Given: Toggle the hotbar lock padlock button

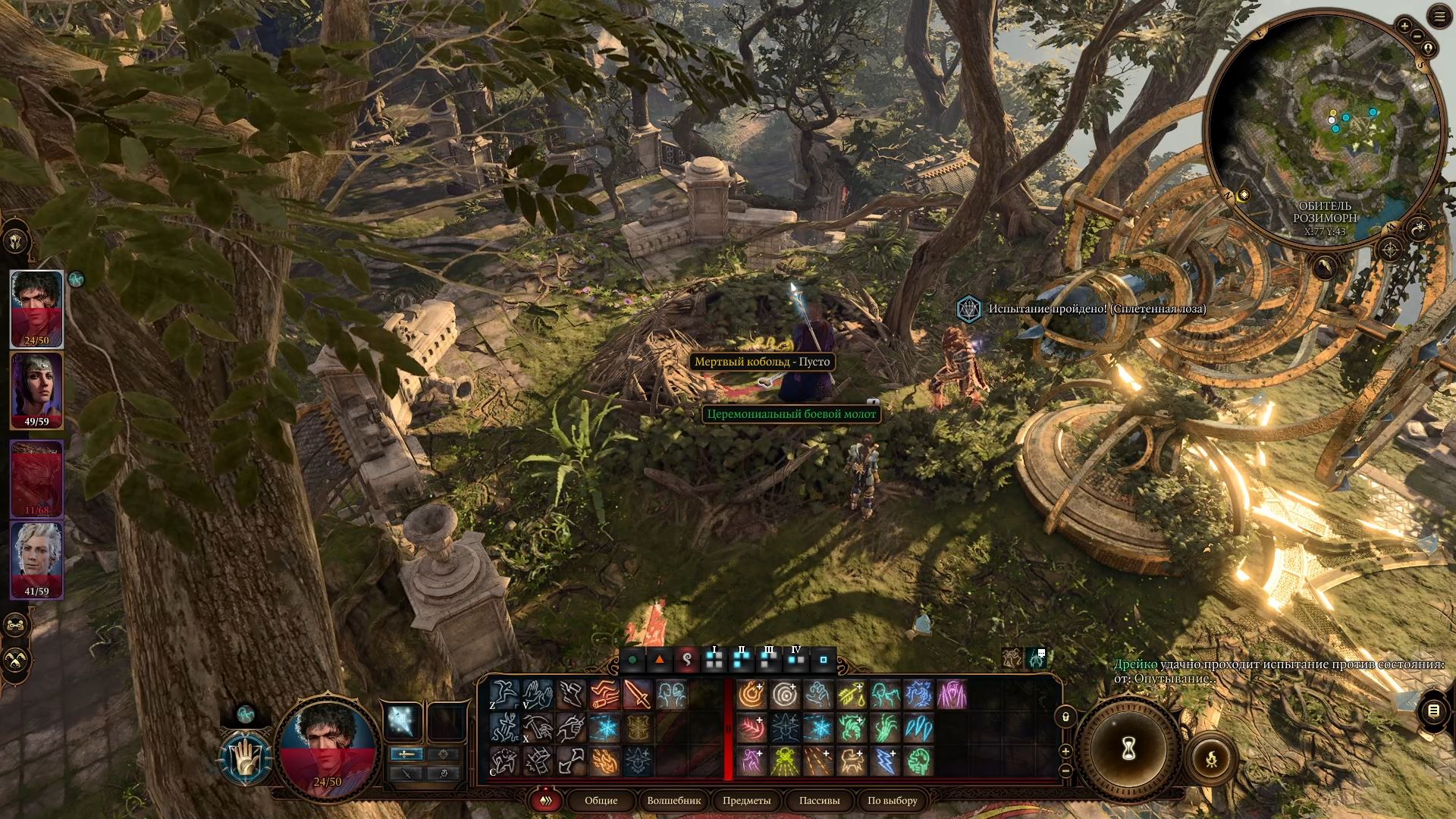Looking at the screenshot, I should [x=1065, y=717].
